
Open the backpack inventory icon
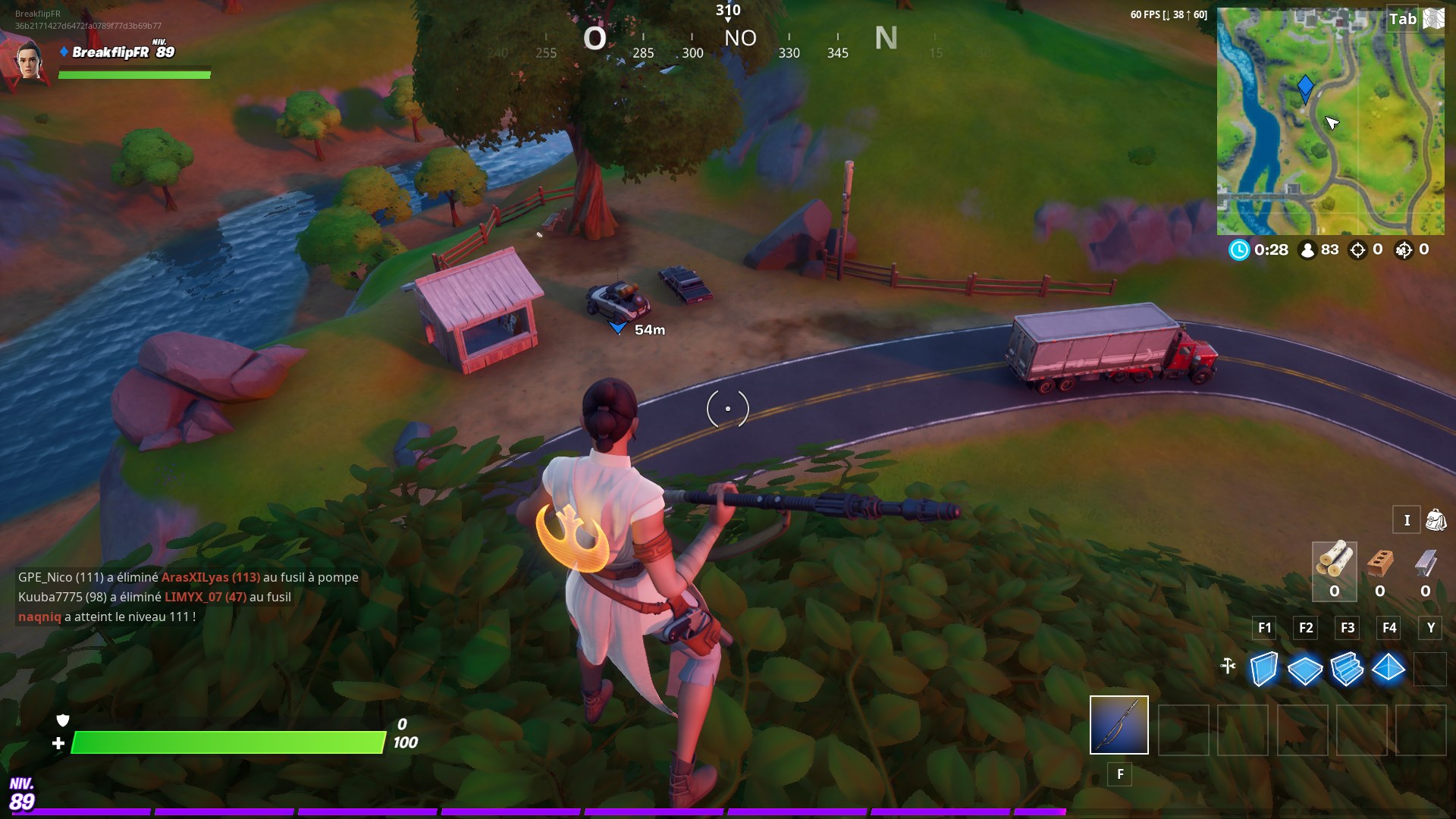coord(1434,520)
